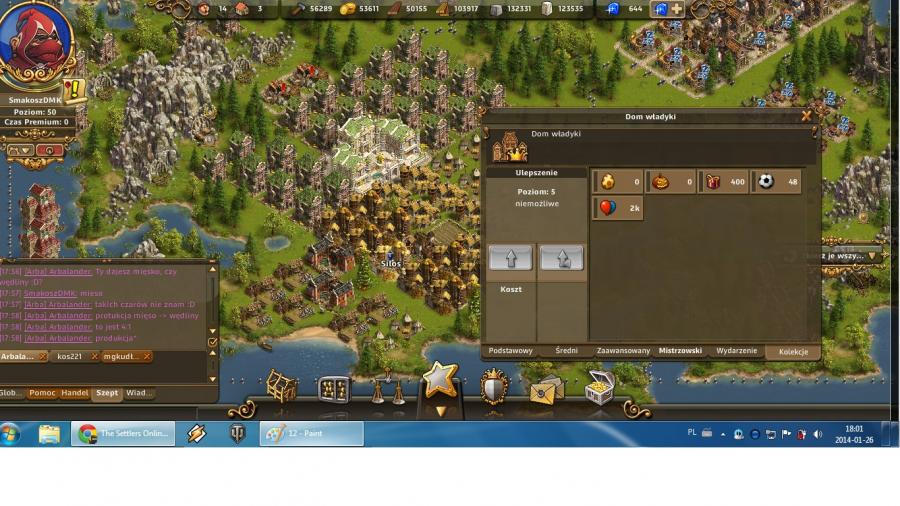Choose the red balloons resource slot
The width and height of the screenshot is (900, 506).
[618, 208]
